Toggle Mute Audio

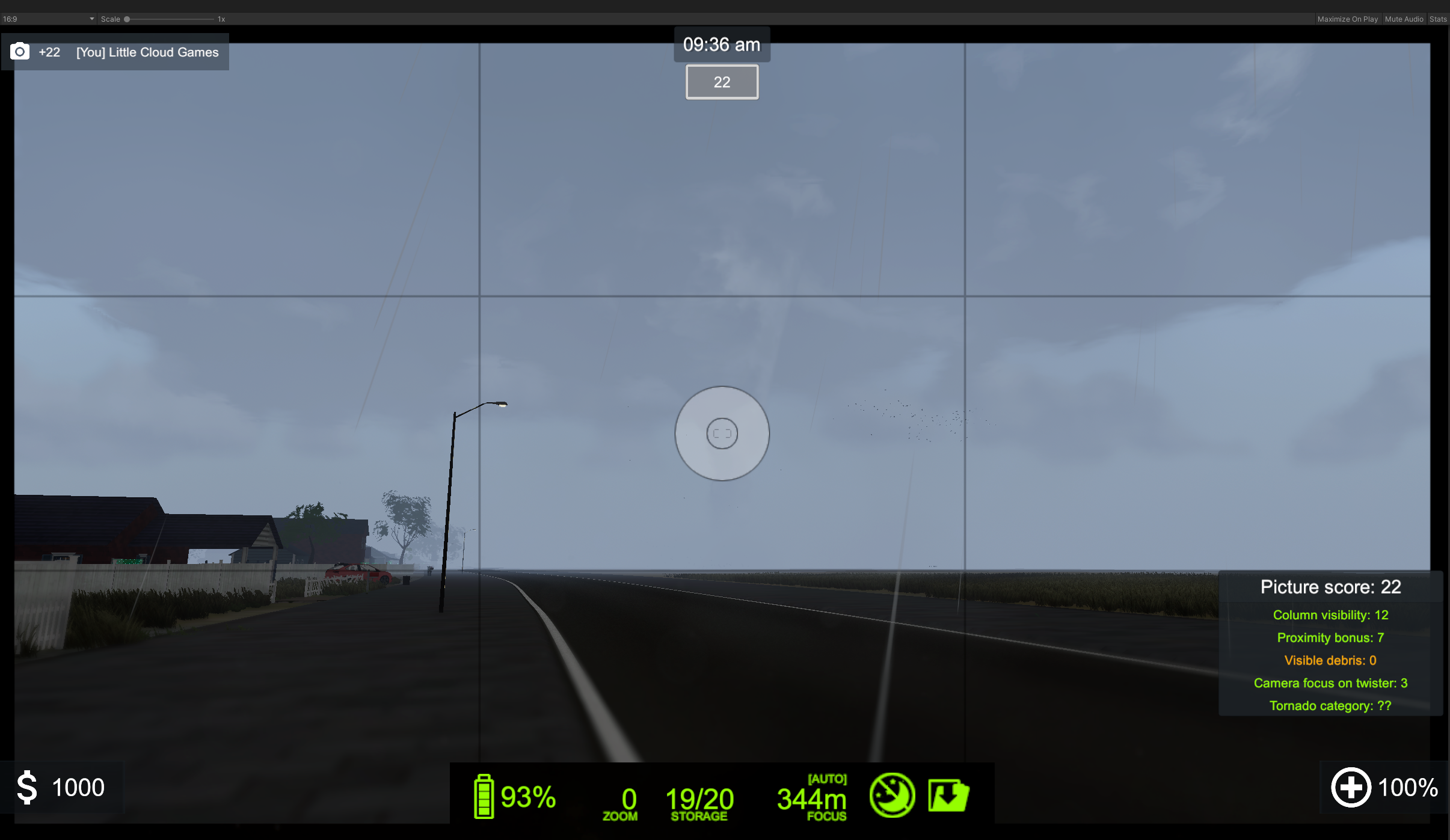pos(1404,19)
